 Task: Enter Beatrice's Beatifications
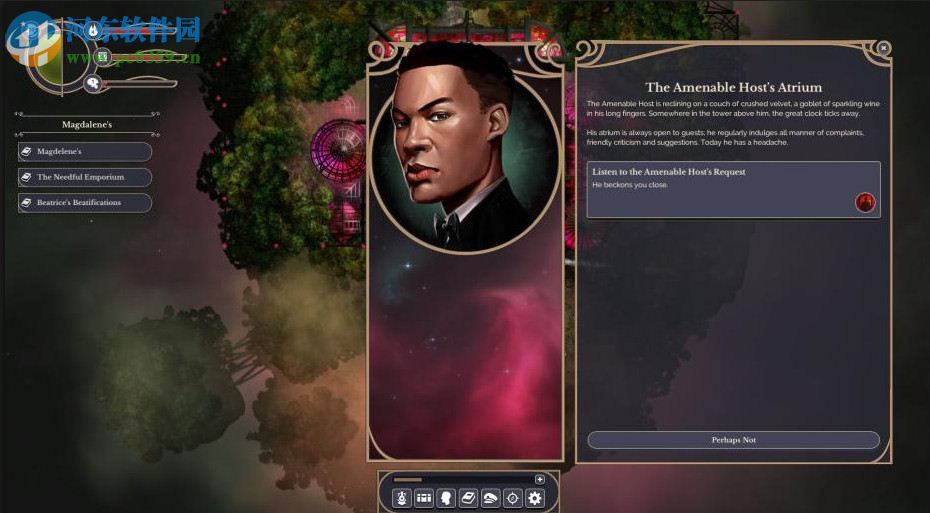tap(85, 203)
